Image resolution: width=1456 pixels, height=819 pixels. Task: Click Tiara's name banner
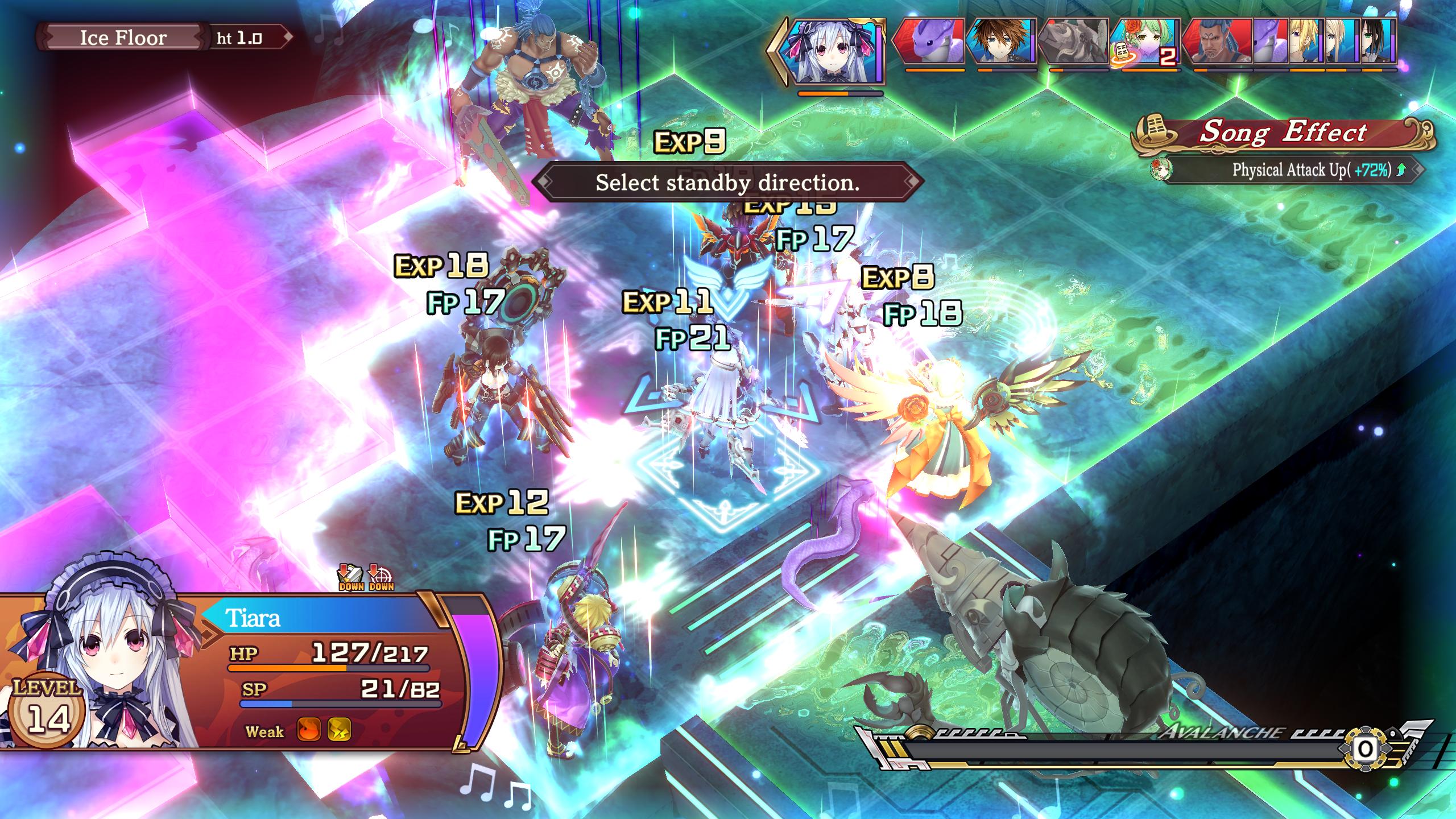point(318,618)
